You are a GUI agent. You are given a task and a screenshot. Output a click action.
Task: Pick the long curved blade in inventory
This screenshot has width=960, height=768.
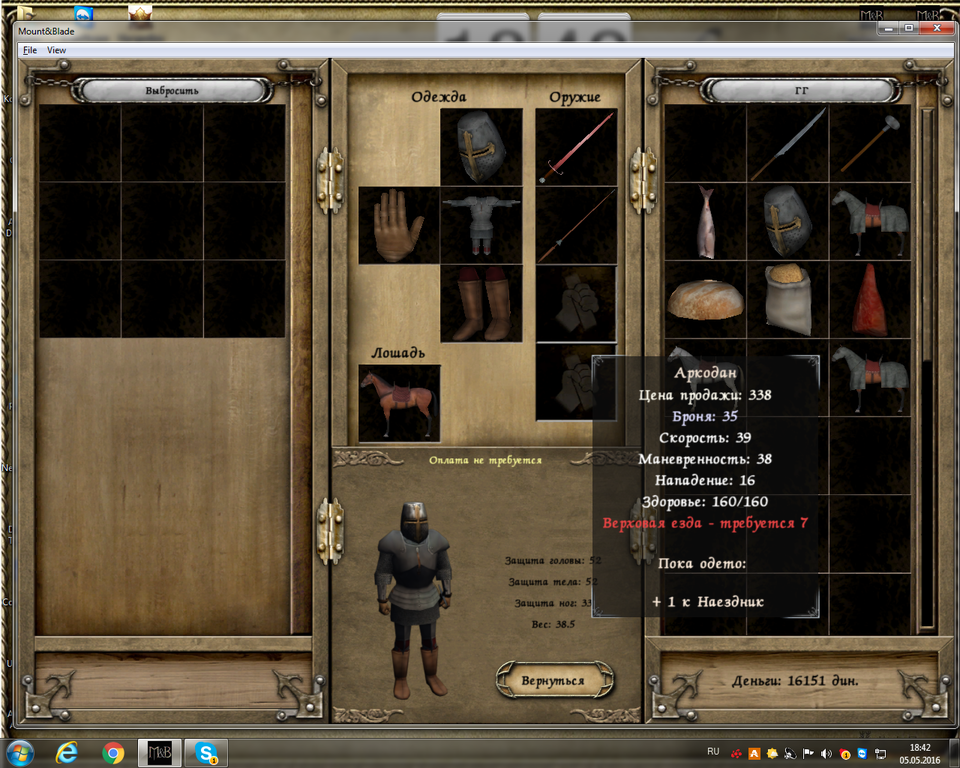[788, 143]
